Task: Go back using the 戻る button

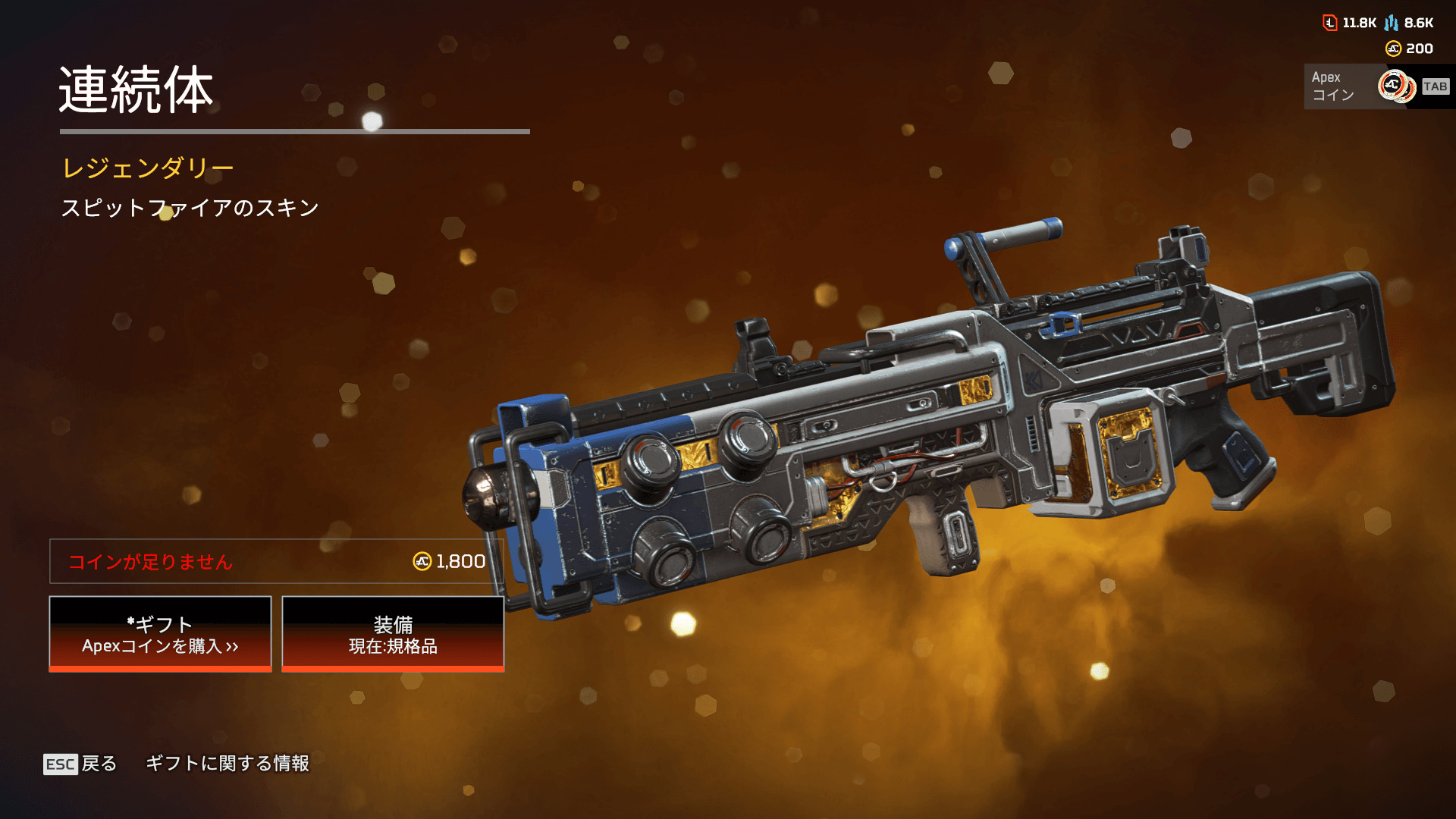Action: (80, 764)
